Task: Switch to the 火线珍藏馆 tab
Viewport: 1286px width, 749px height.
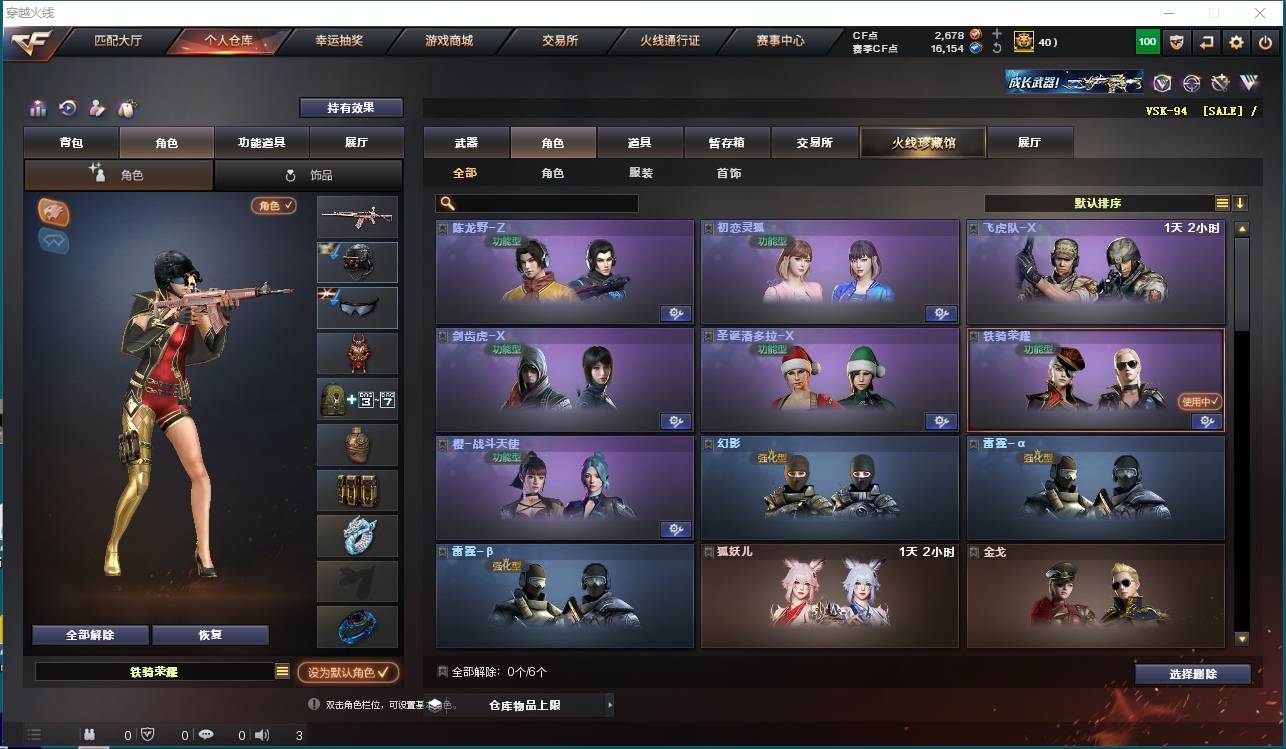Action: click(921, 142)
